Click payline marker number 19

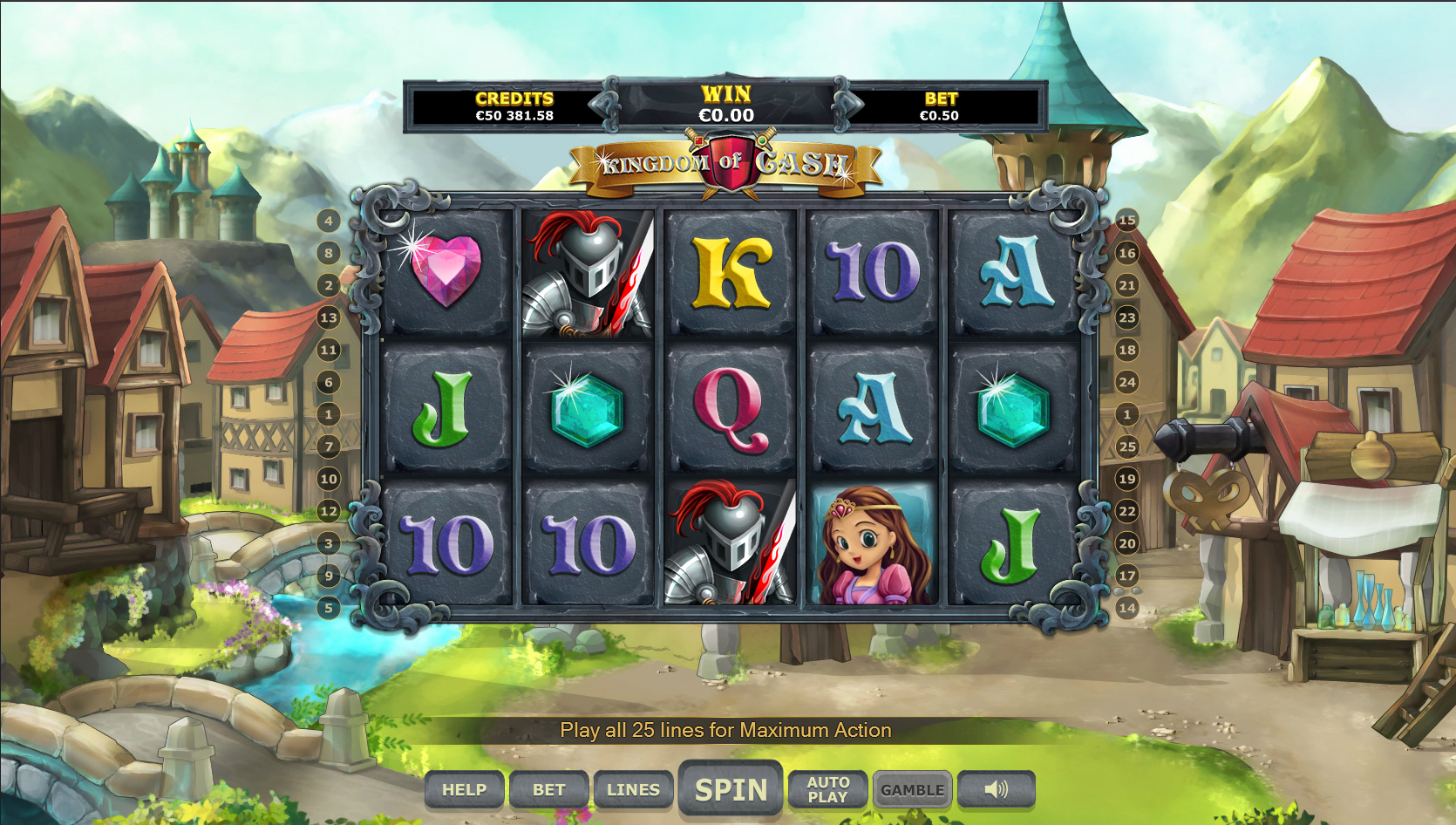pyautogui.click(x=1127, y=479)
